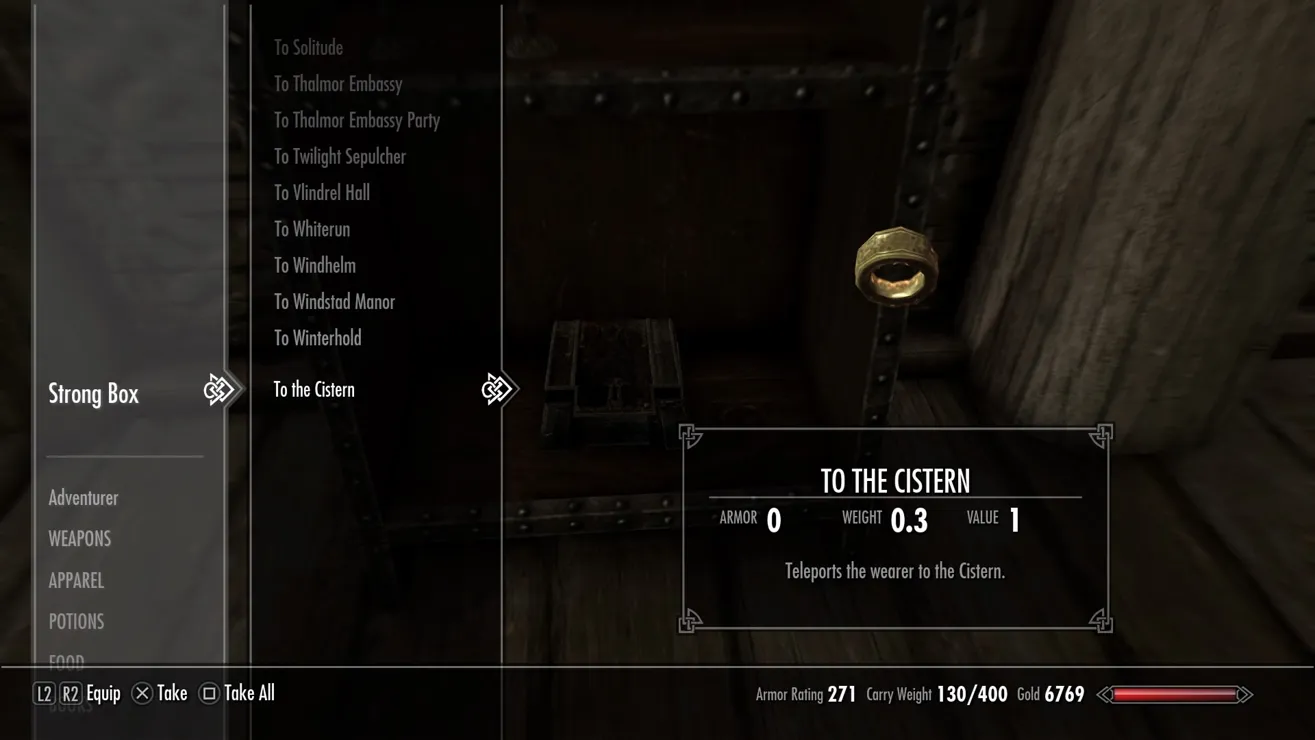Select To Thalmor Embassy Party entry

click(357, 120)
